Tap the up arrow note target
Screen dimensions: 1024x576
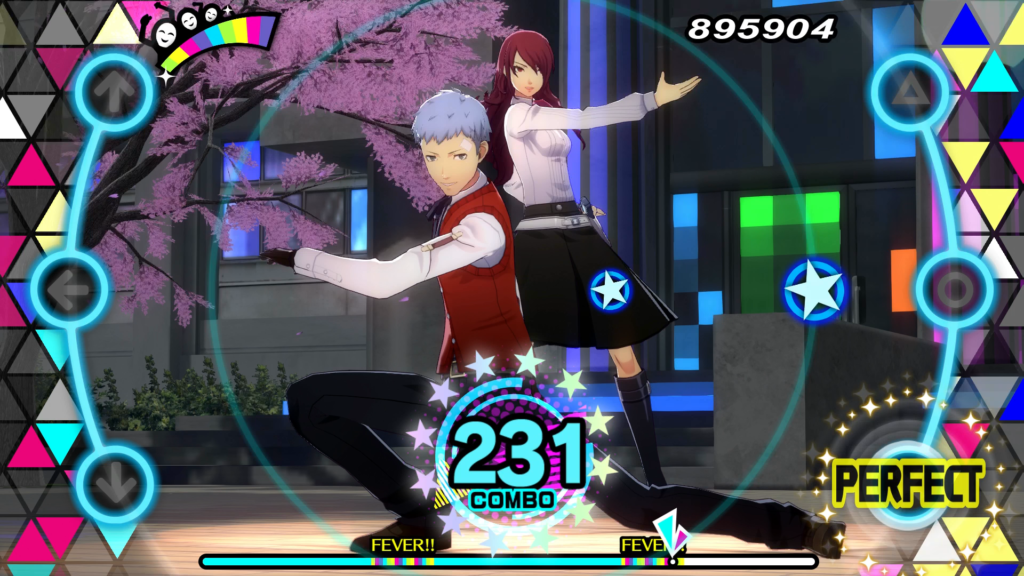pos(117,93)
